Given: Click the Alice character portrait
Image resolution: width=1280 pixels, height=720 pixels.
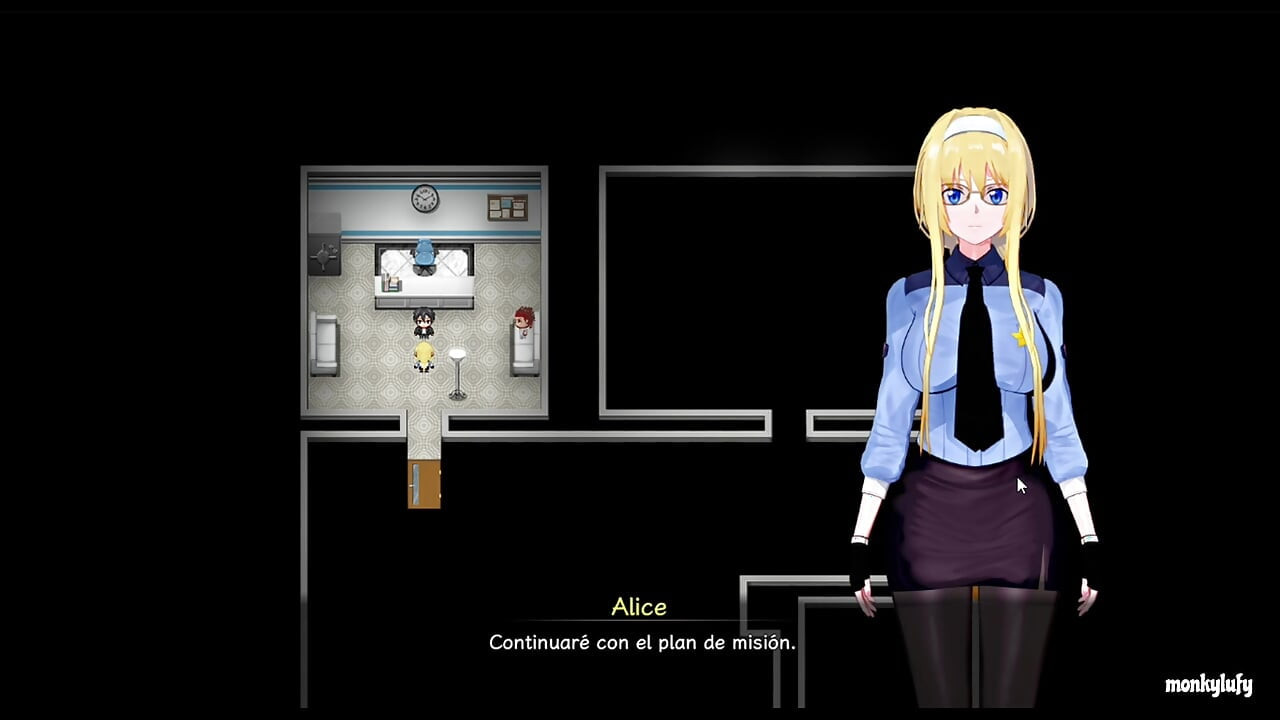Looking at the screenshot, I should [975, 300].
